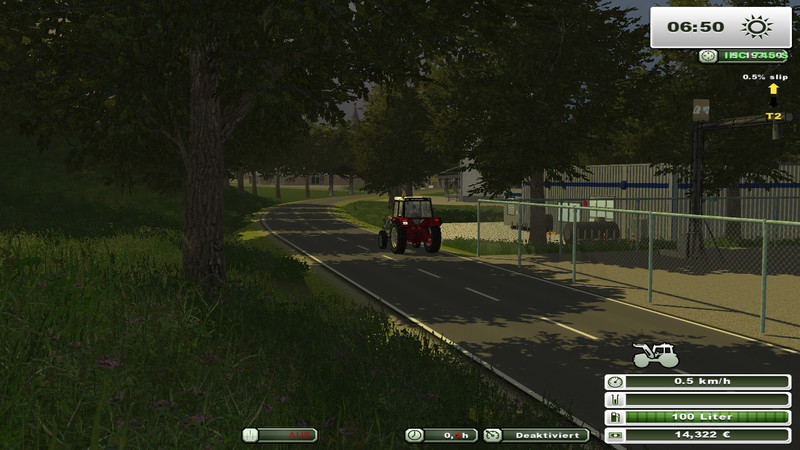The height and width of the screenshot is (450, 800).
Task: Select the white tractor vehicle icon
Action: coord(656,355)
